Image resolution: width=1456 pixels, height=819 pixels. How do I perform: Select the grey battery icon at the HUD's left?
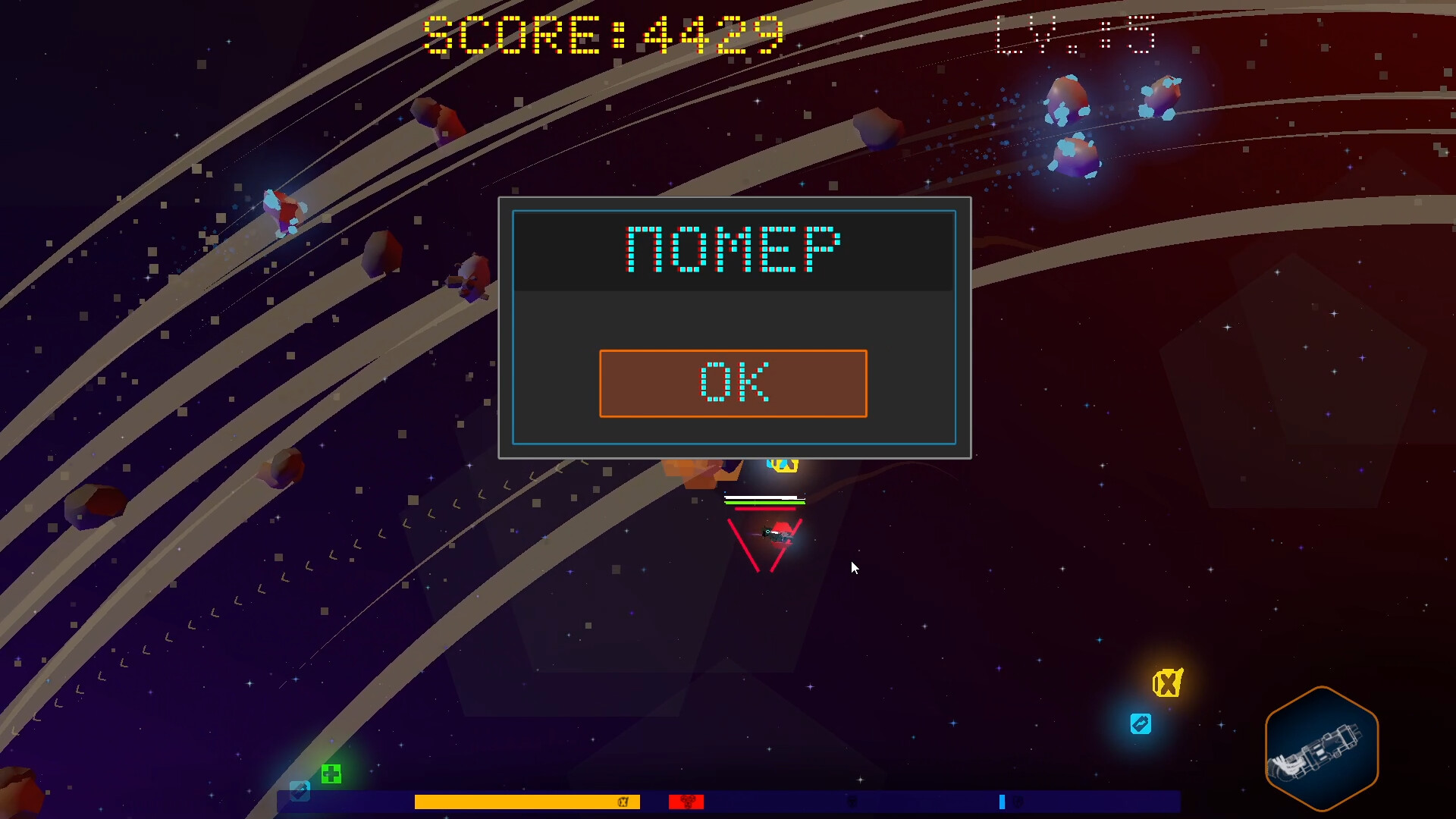[x=301, y=792]
